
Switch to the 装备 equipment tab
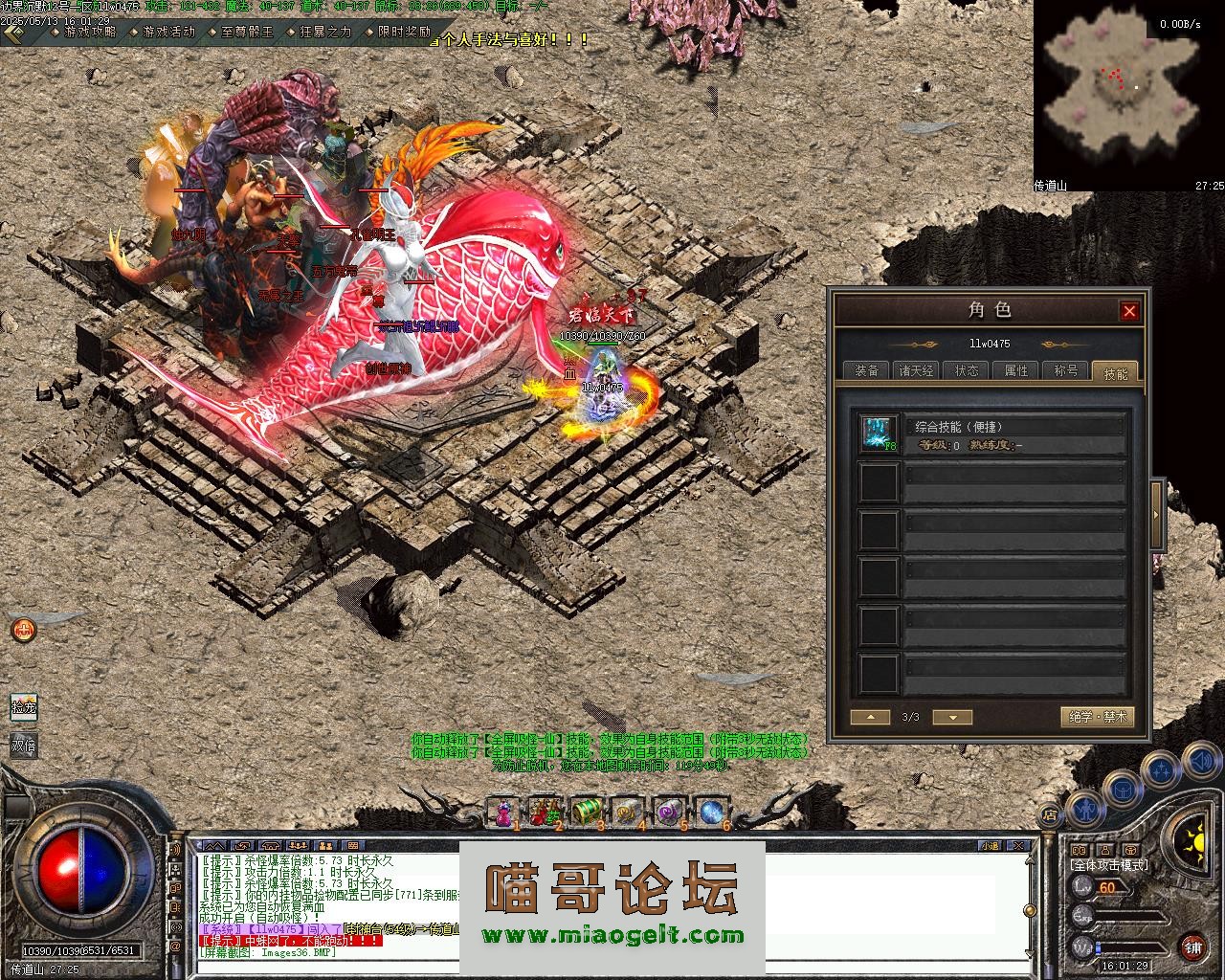(x=867, y=370)
